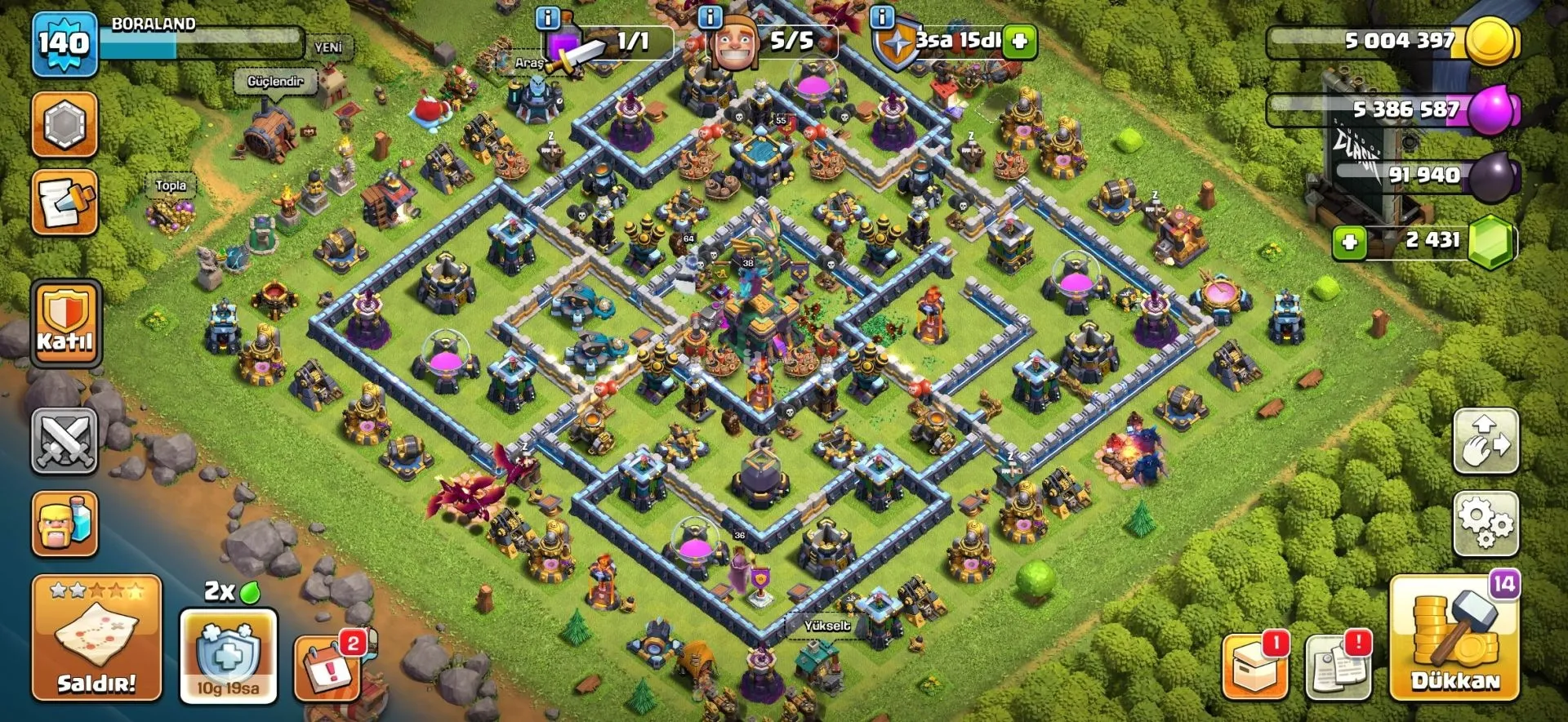Image resolution: width=1568 pixels, height=722 pixels.
Task: Open the scroll and hammer button
Action: [x=65, y=203]
